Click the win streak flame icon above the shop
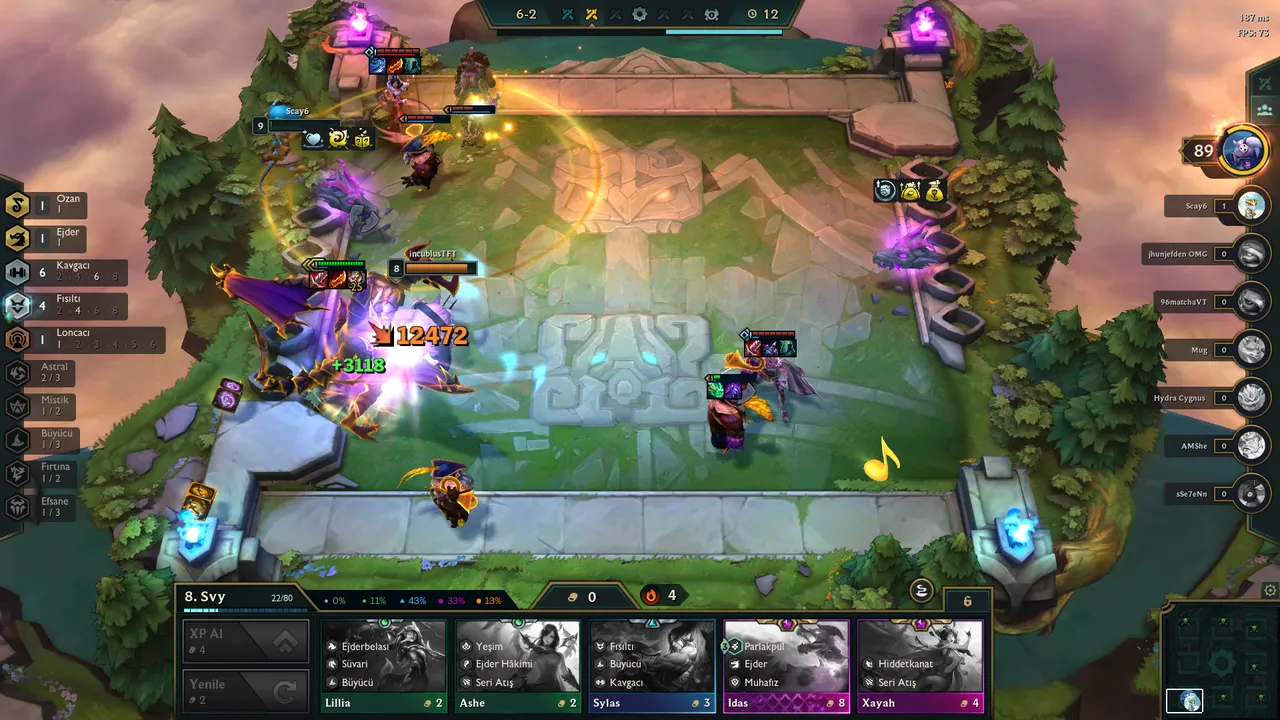The height and width of the screenshot is (720, 1280). 649,595
